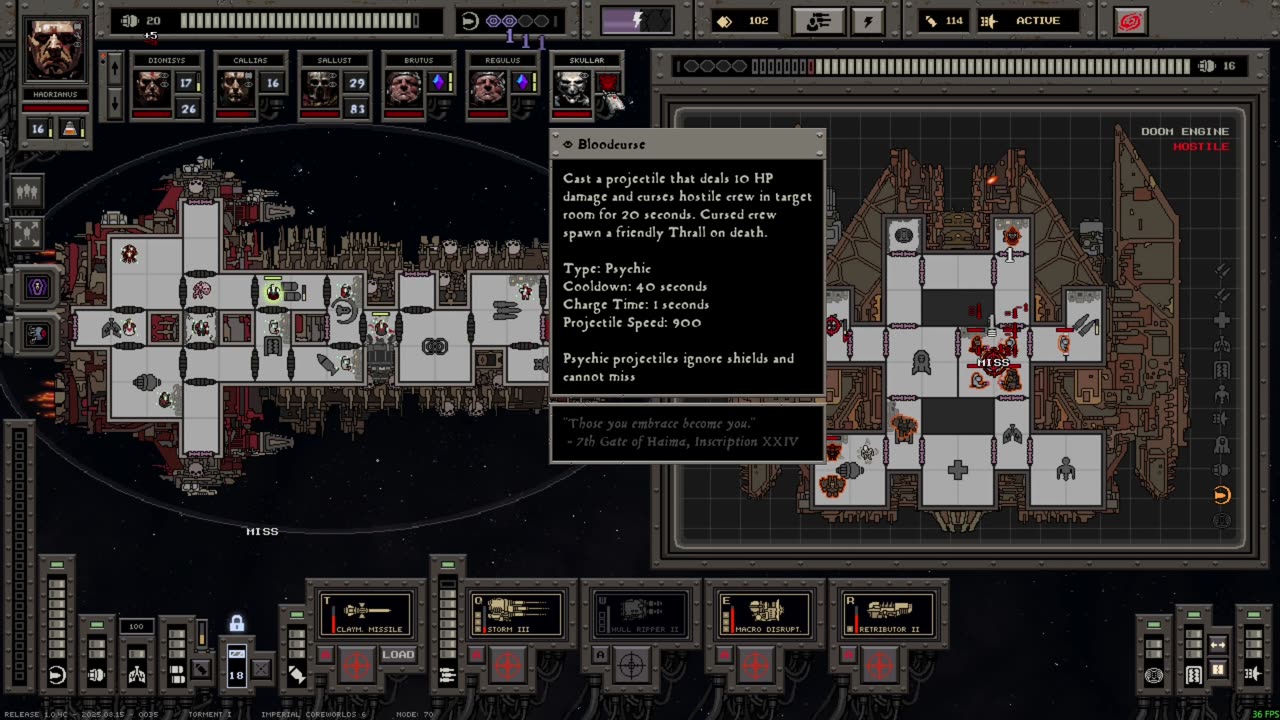1280x720 pixels.
Task: Click the LOAD button for missile
Action: (397, 655)
